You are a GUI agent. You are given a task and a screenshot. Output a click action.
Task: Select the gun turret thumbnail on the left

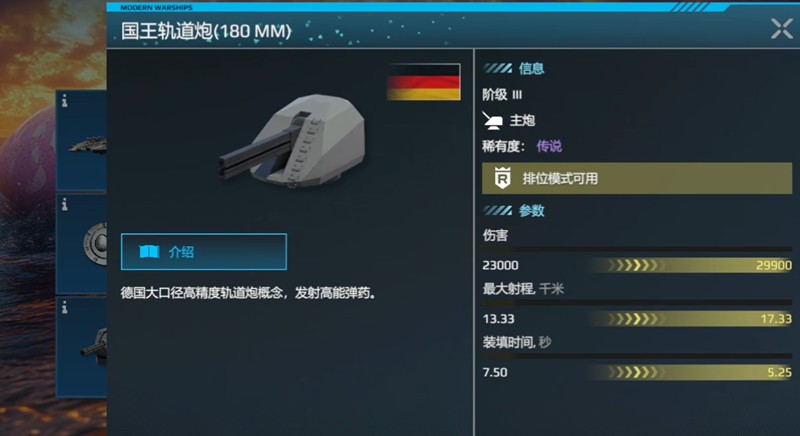pos(84,342)
